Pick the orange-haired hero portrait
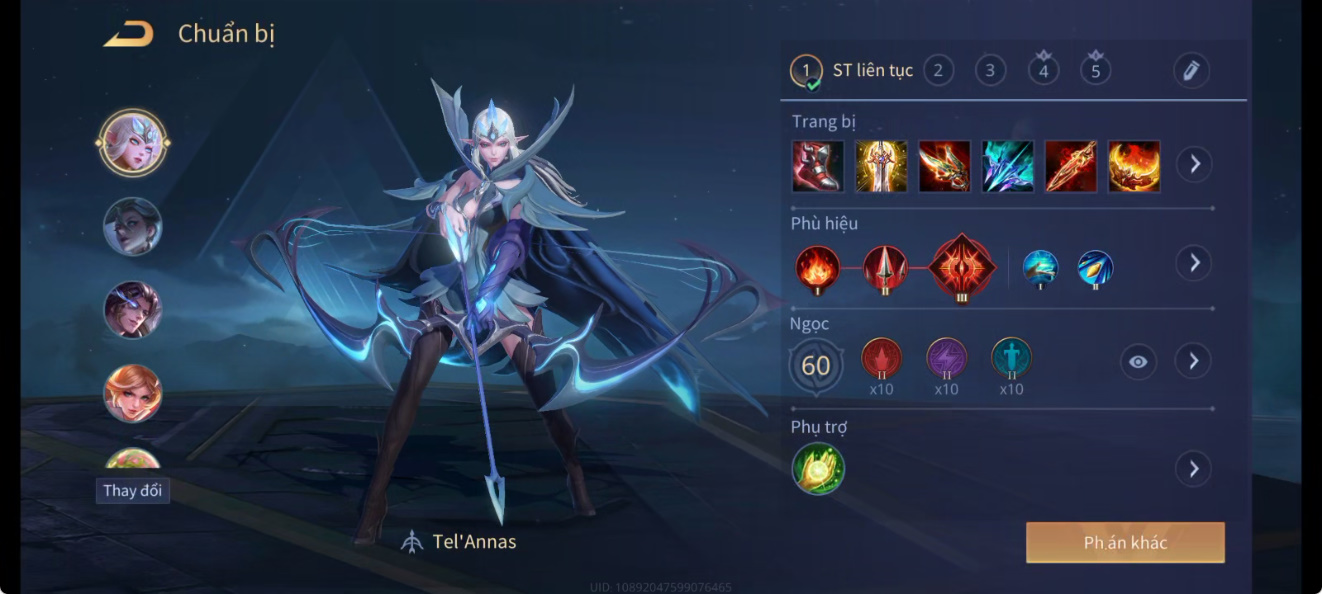 (133, 393)
